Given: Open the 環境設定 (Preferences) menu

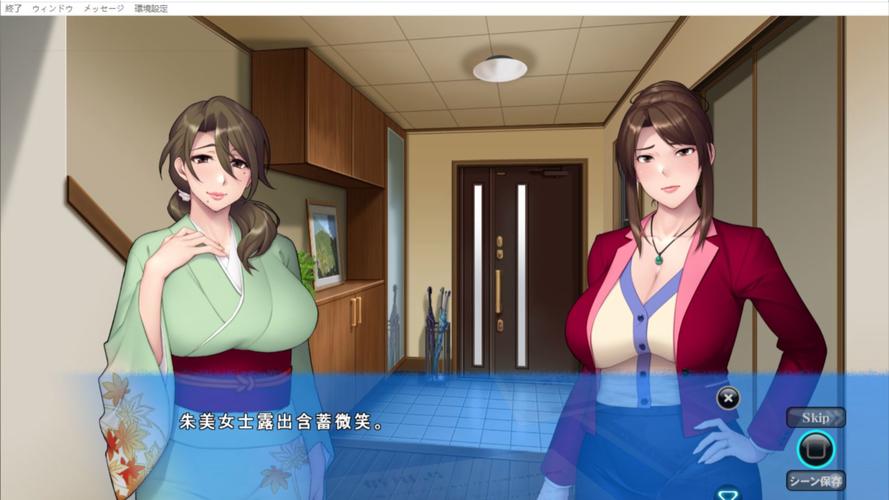Looking at the screenshot, I should click(151, 8).
